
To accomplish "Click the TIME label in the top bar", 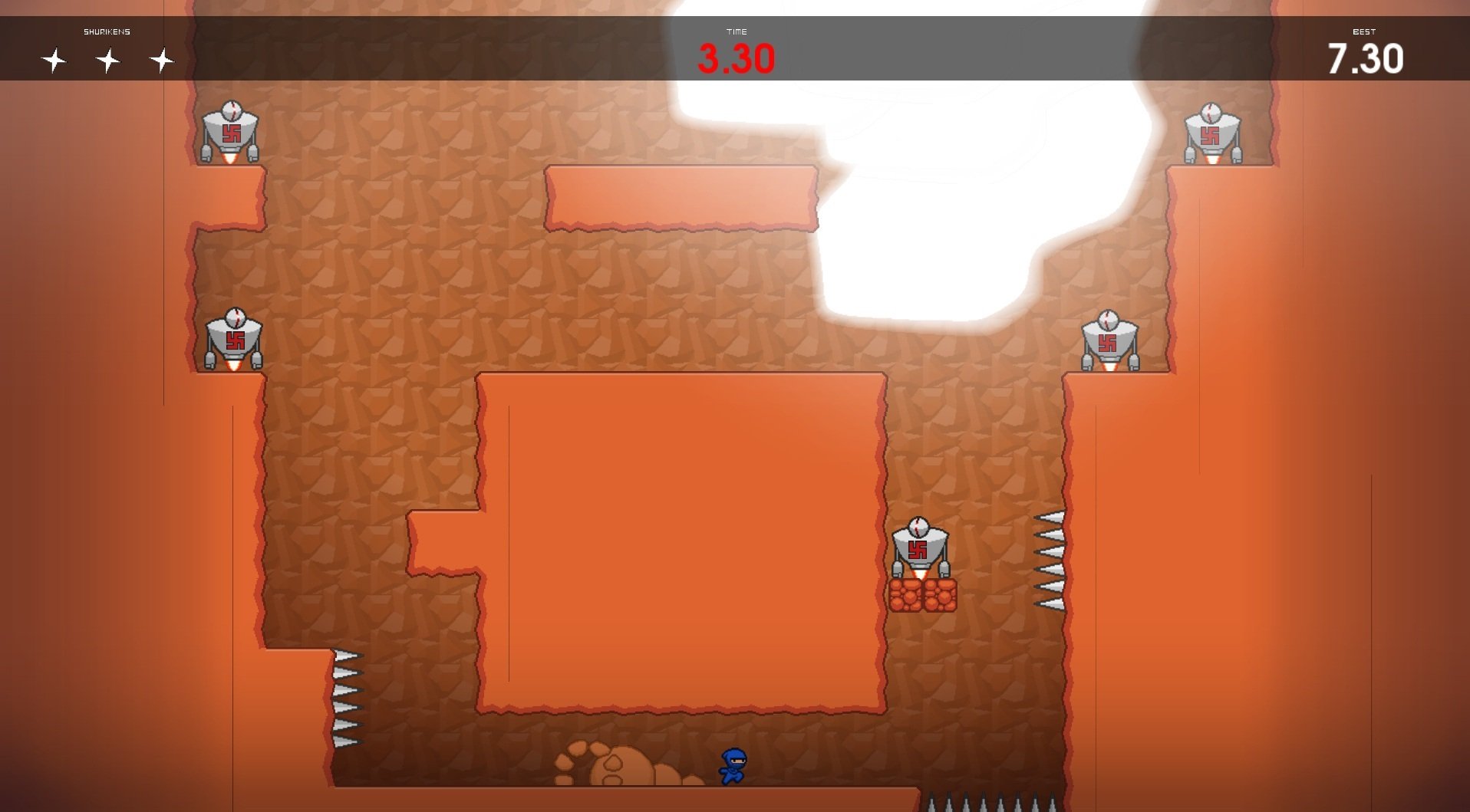I will click(x=737, y=31).
